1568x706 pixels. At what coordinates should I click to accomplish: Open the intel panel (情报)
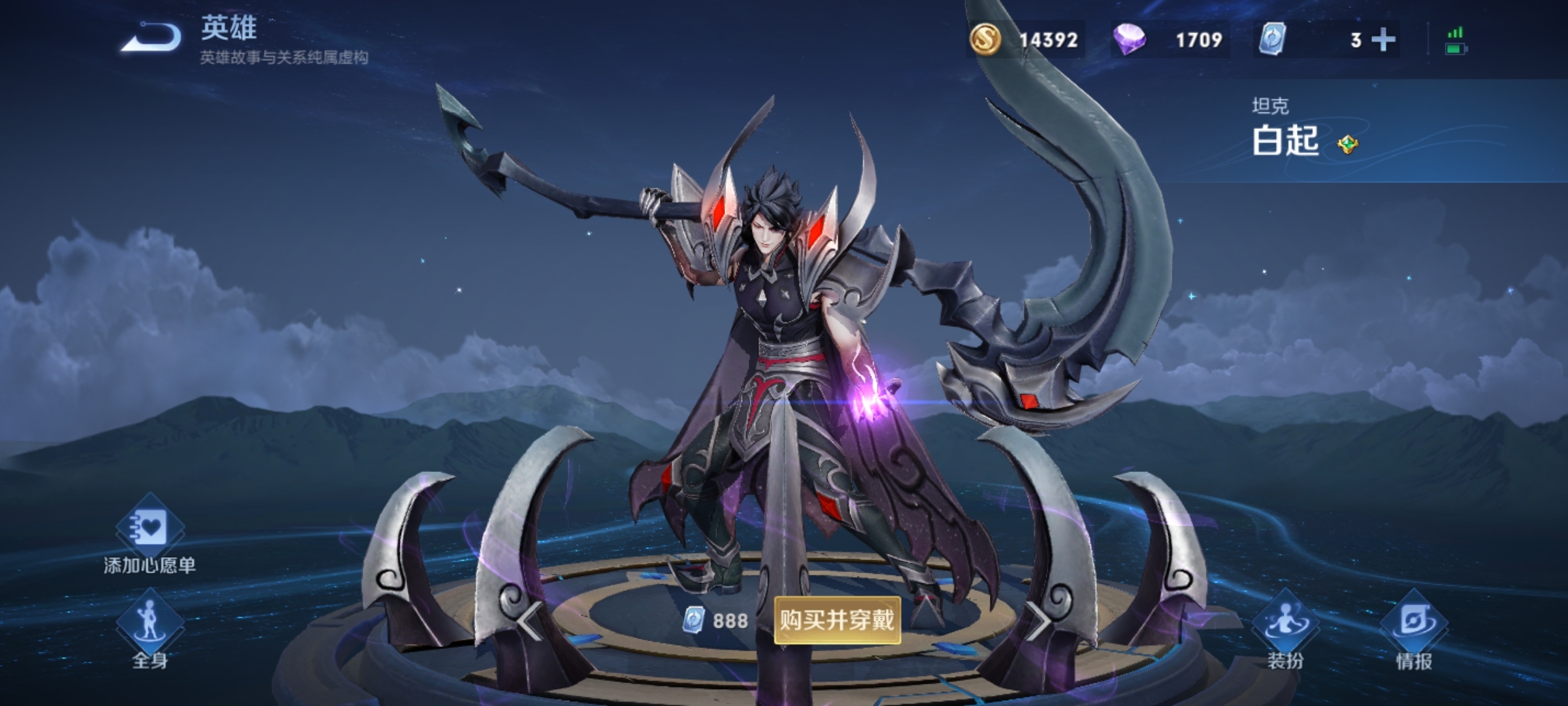pos(1414,626)
